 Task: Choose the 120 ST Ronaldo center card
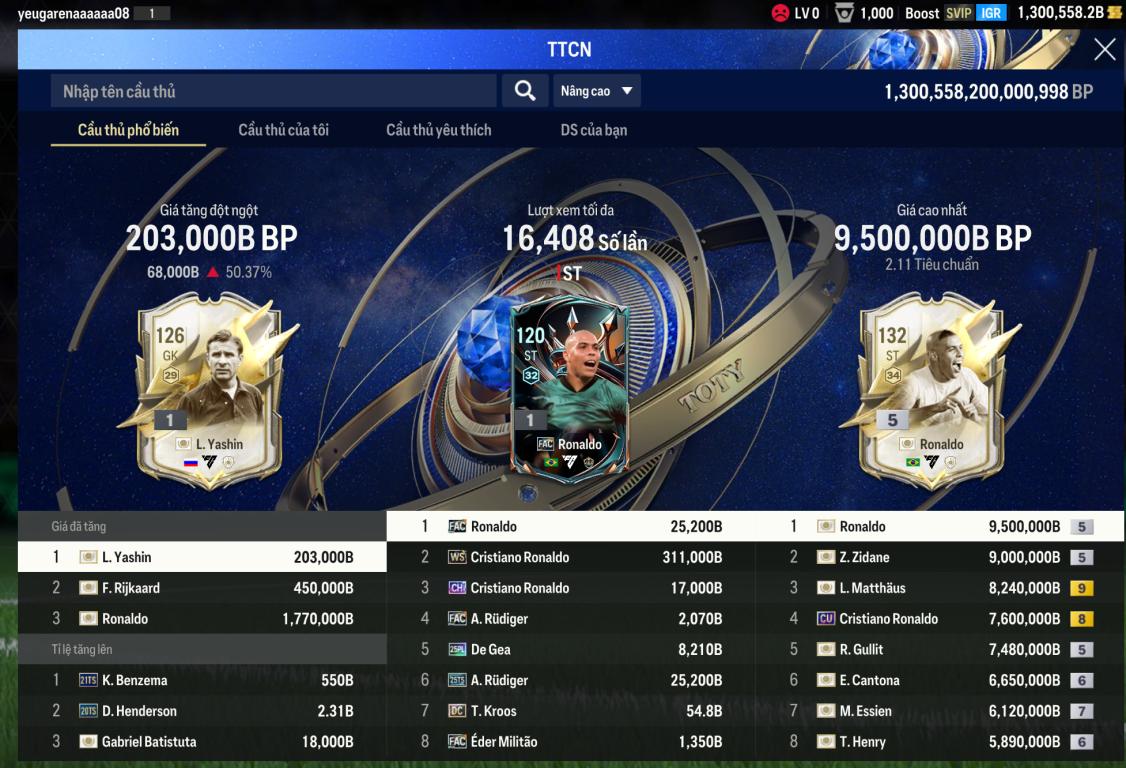(569, 390)
